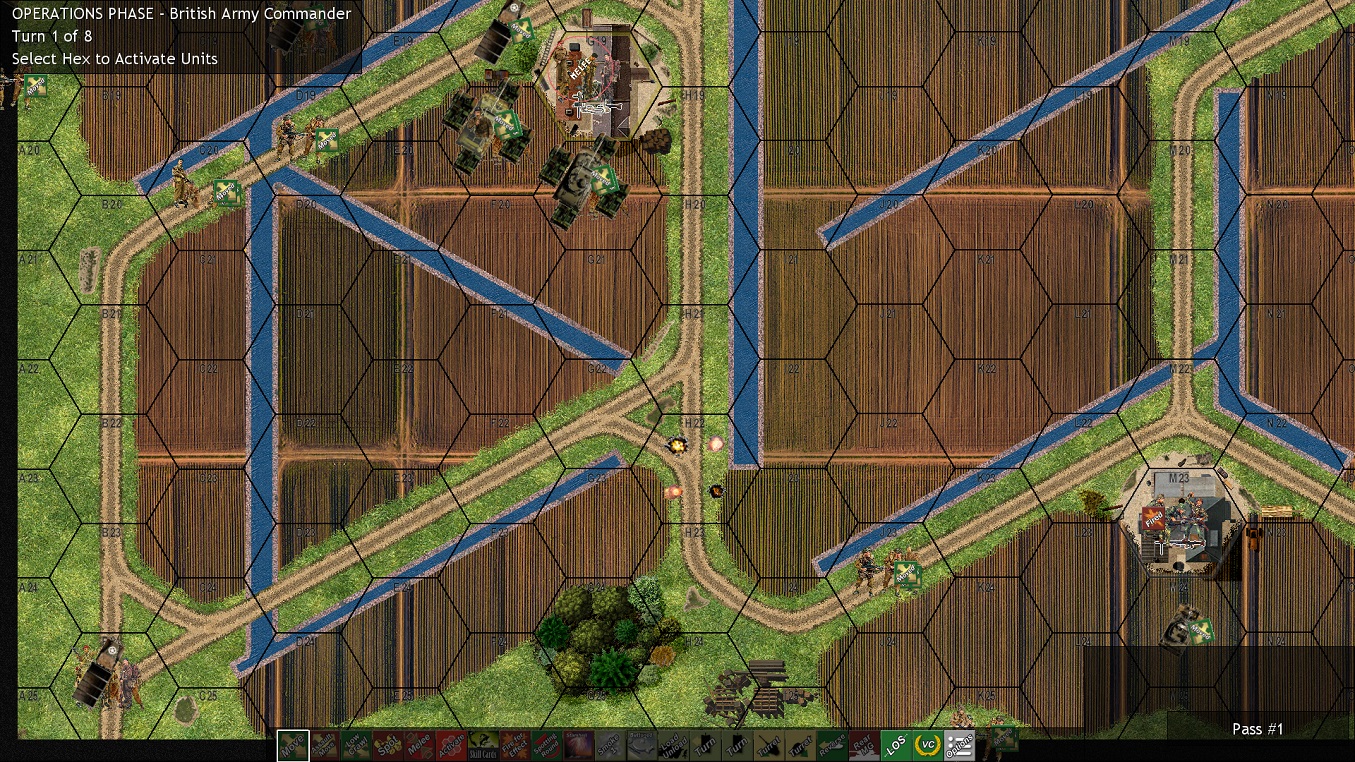The image size is (1355, 762).
Task: Toggle the left Turret rotation control
Action: [x=769, y=745]
